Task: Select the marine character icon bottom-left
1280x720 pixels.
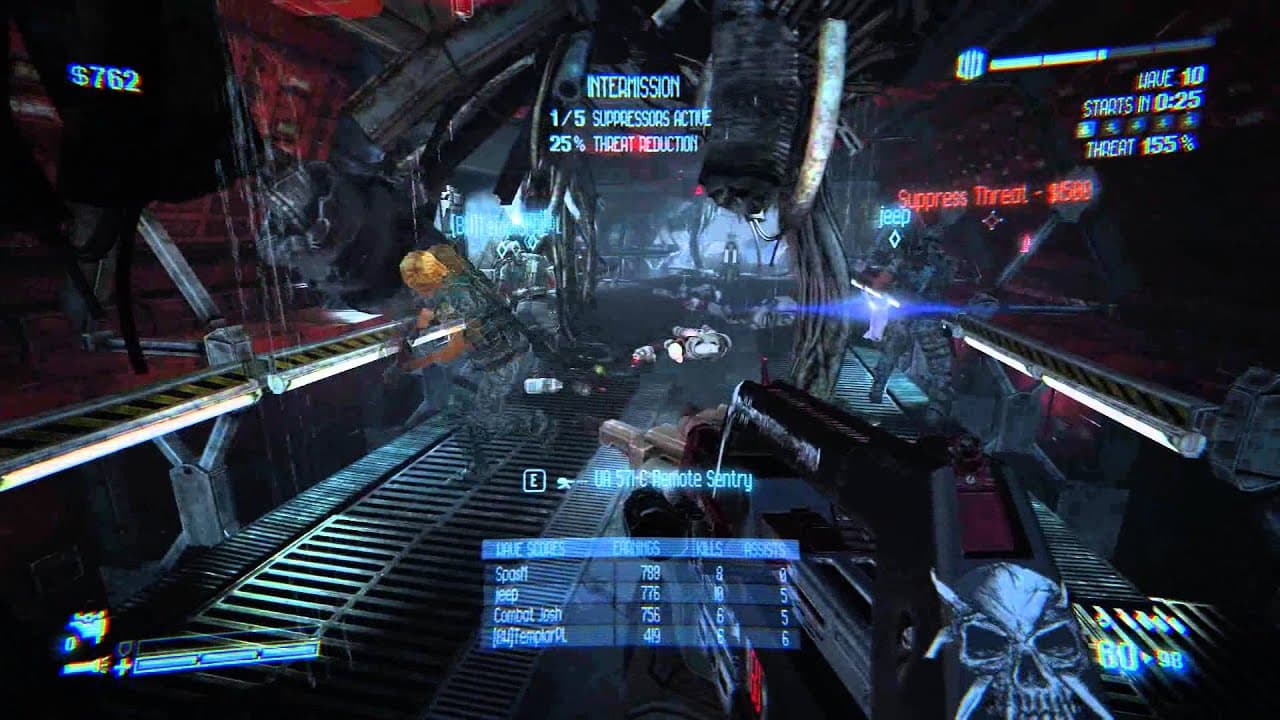Action: (x=85, y=624)
